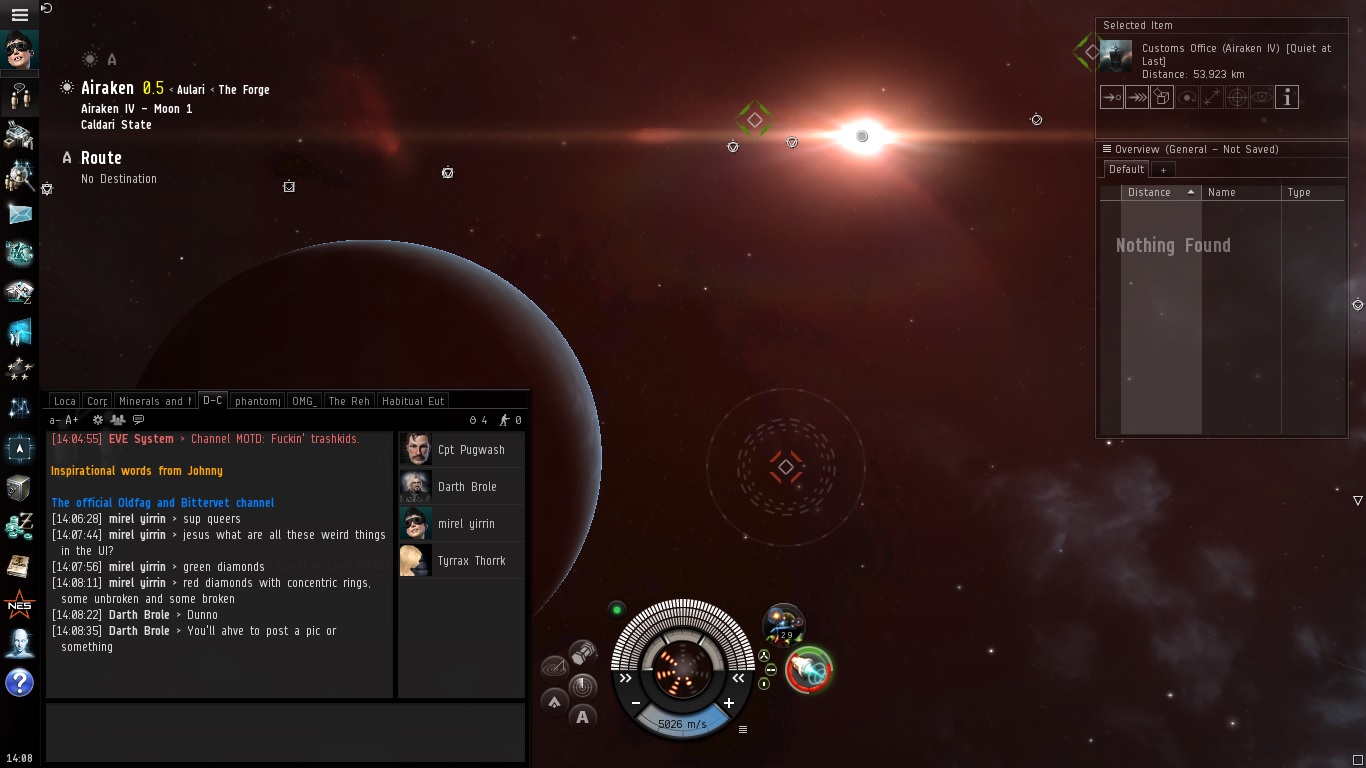The image size is (1366, 768).
Task: Switch to the phantom chat tab
Action: (257, 401)
